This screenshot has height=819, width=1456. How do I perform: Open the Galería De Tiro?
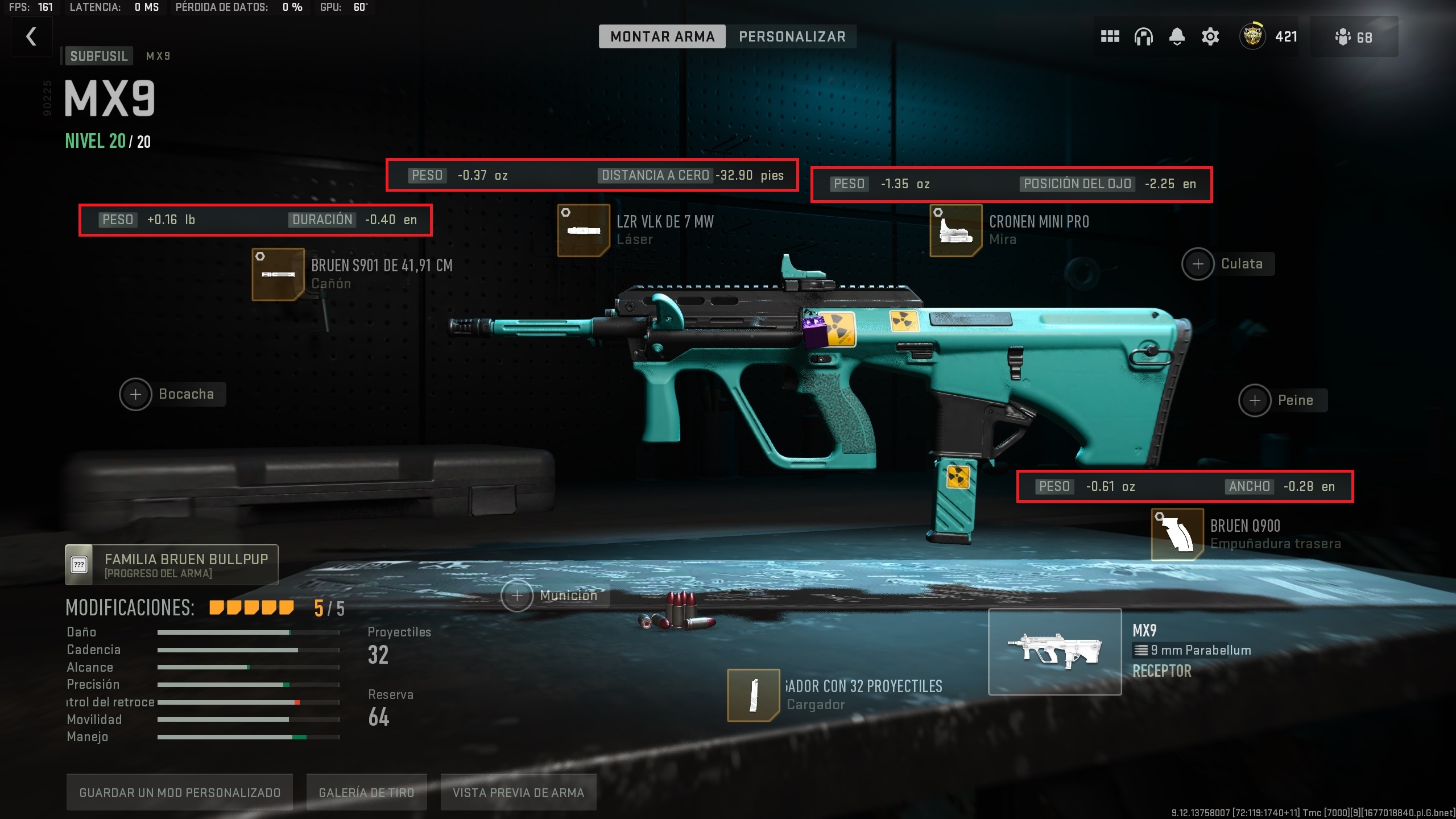pyautogui.click(x=366, y=792)
